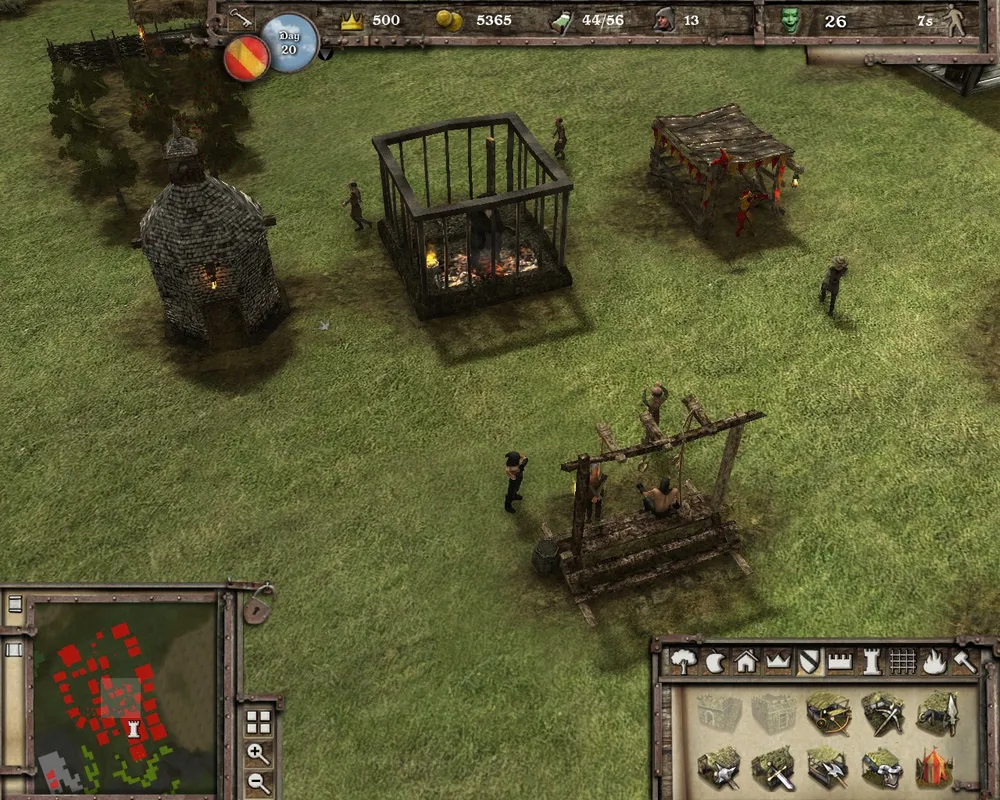Switch to the apple food buildings tab

(715, 660)
